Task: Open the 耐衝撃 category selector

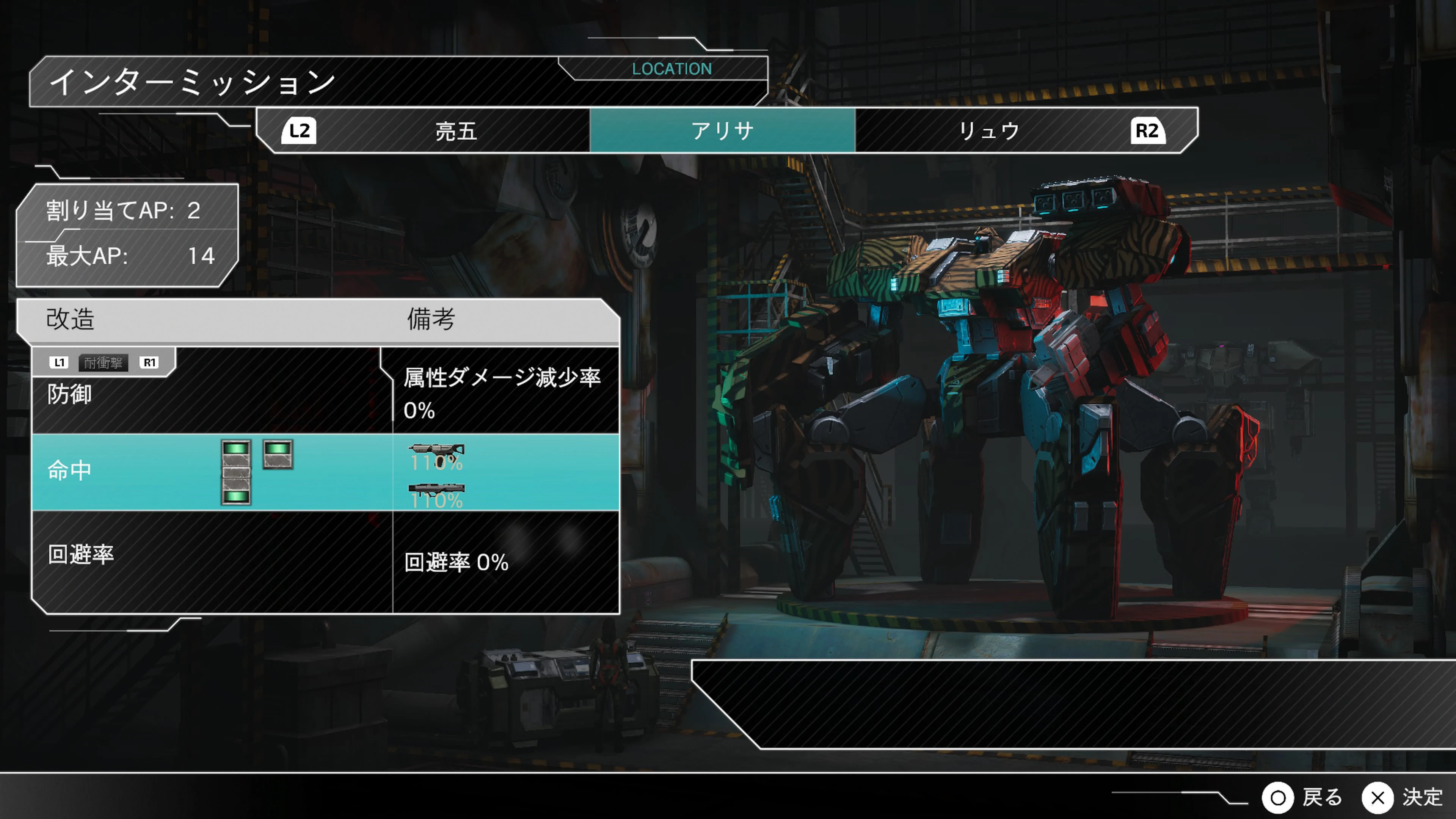Action: (104, 362)
